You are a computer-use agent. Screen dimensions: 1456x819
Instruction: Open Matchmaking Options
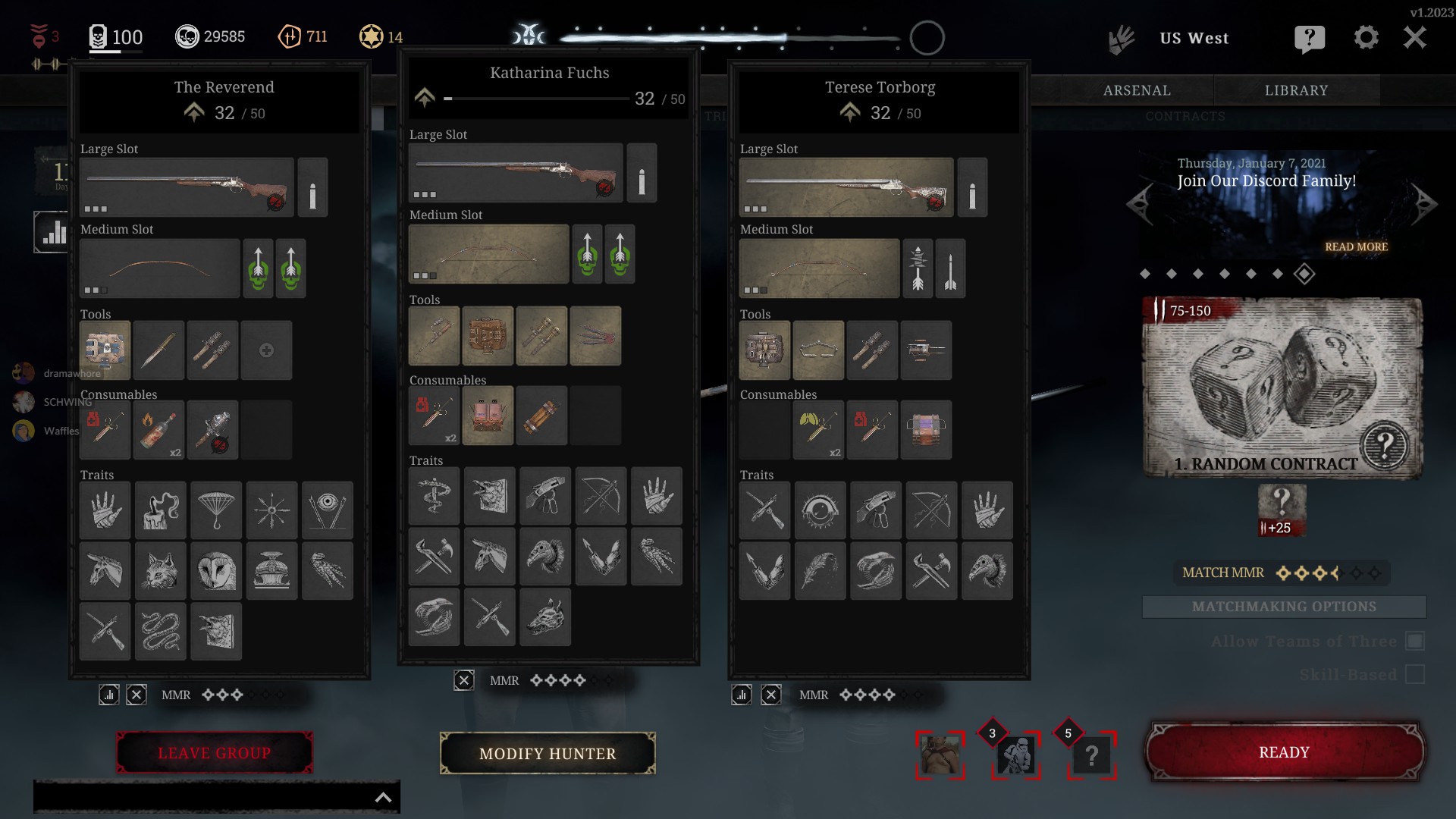[x=1284, y=607]
